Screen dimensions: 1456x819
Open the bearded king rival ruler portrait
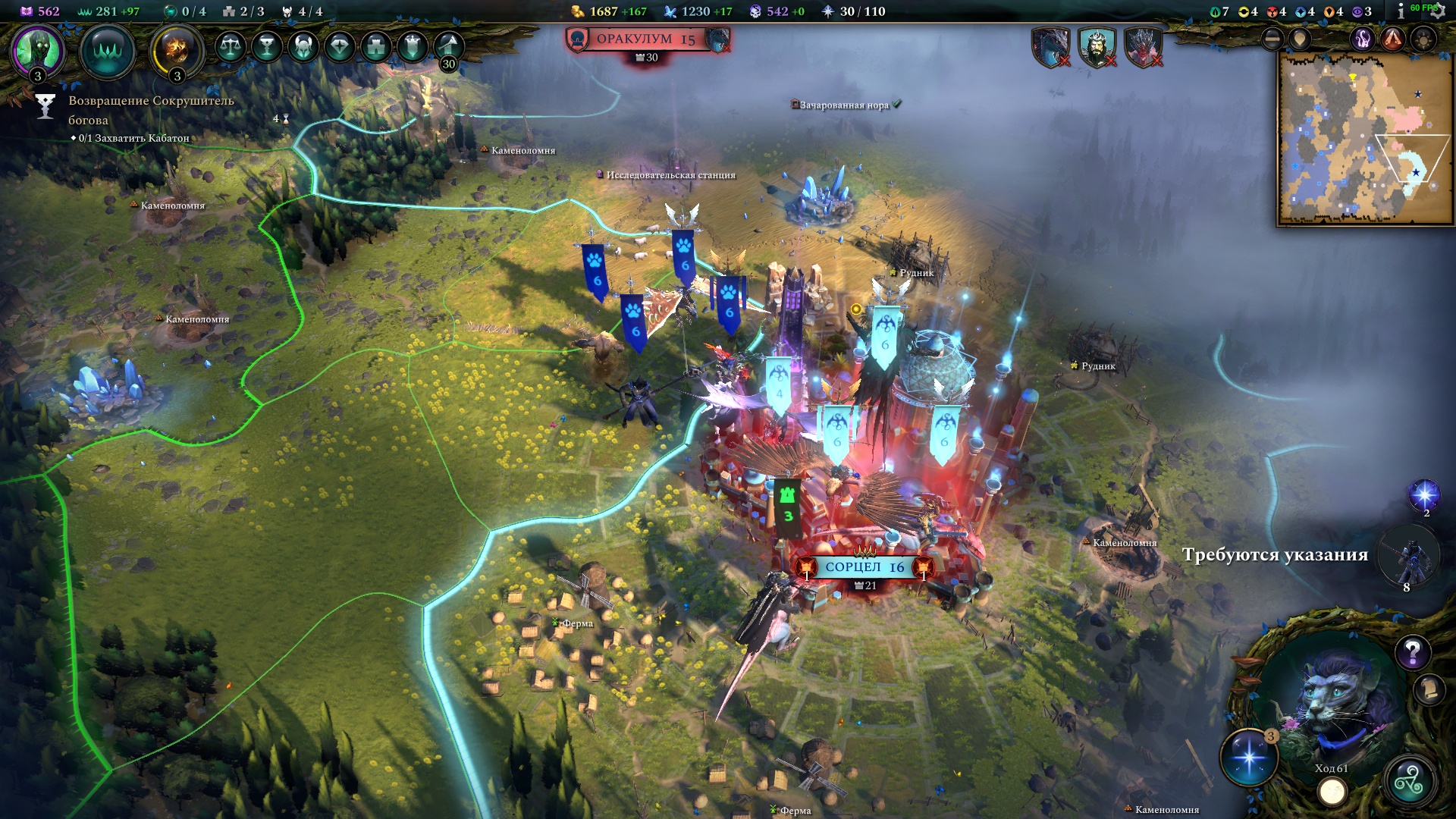[1097, 47]
